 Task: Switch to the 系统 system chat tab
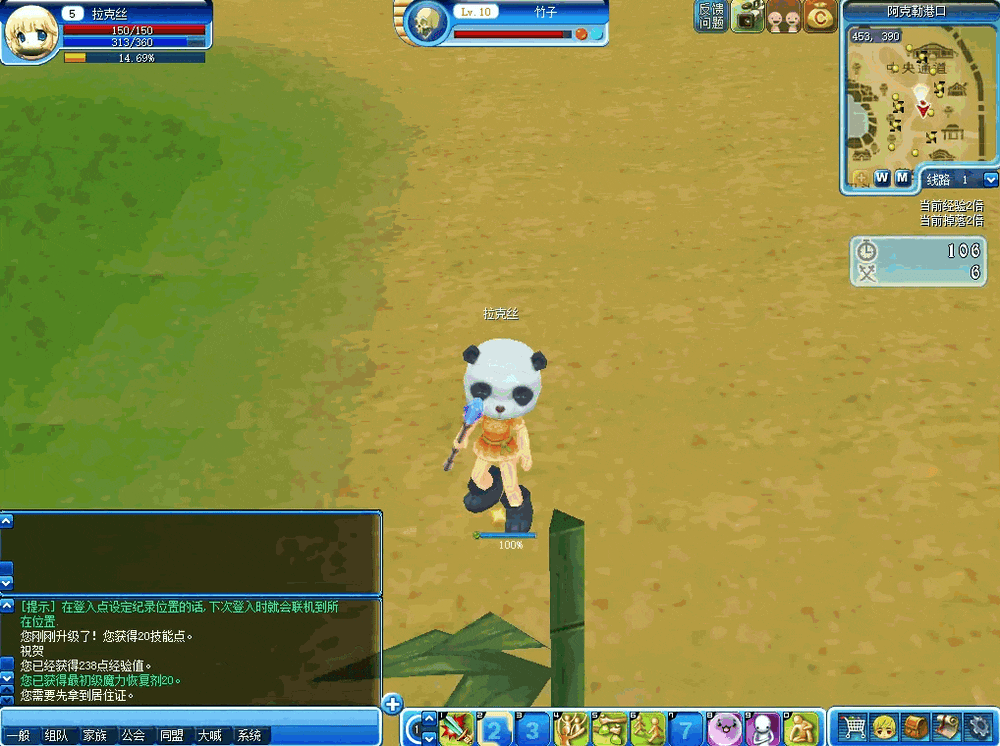coord(248,736)
